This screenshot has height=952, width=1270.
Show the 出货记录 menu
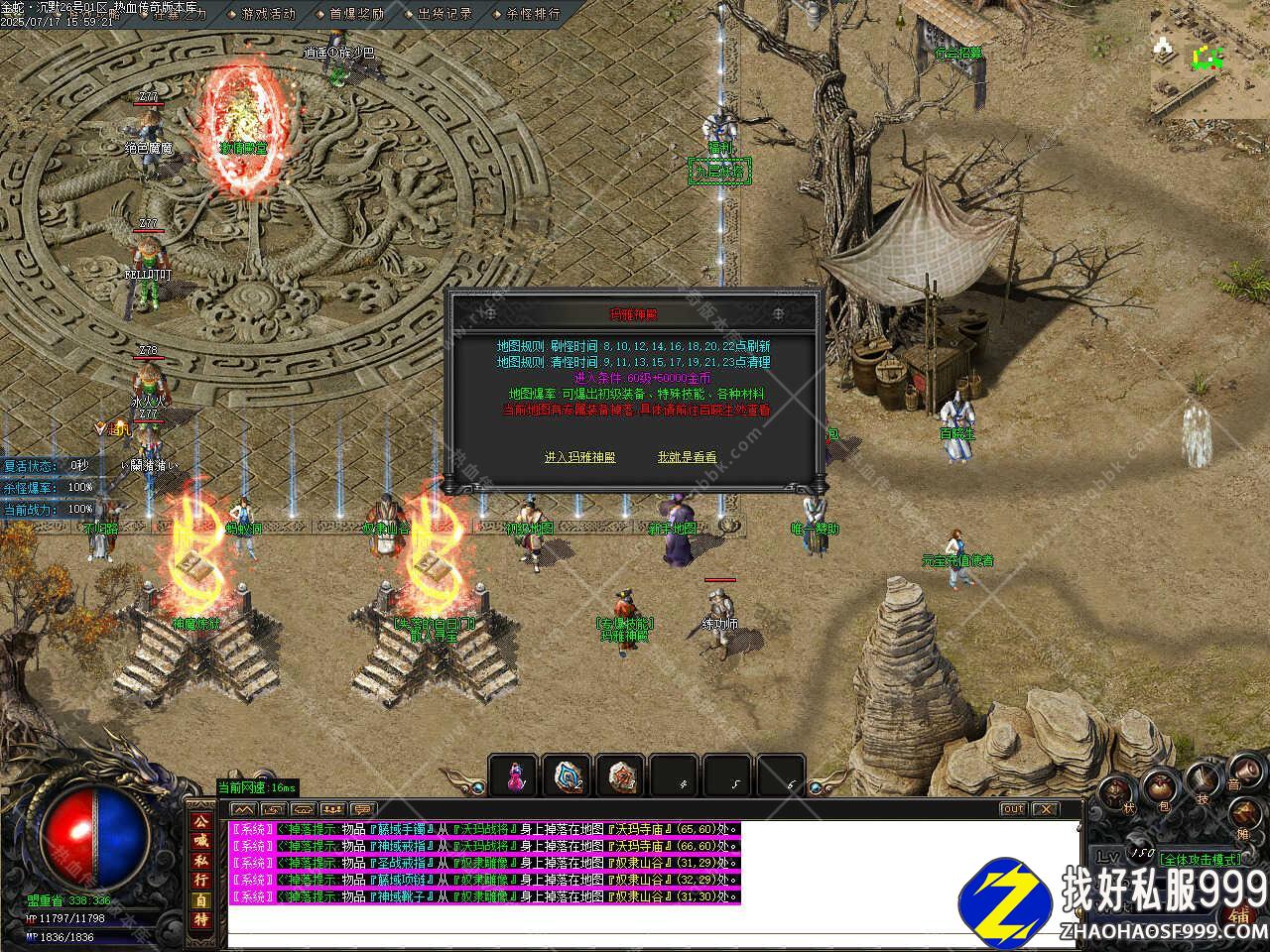(444, 14)
